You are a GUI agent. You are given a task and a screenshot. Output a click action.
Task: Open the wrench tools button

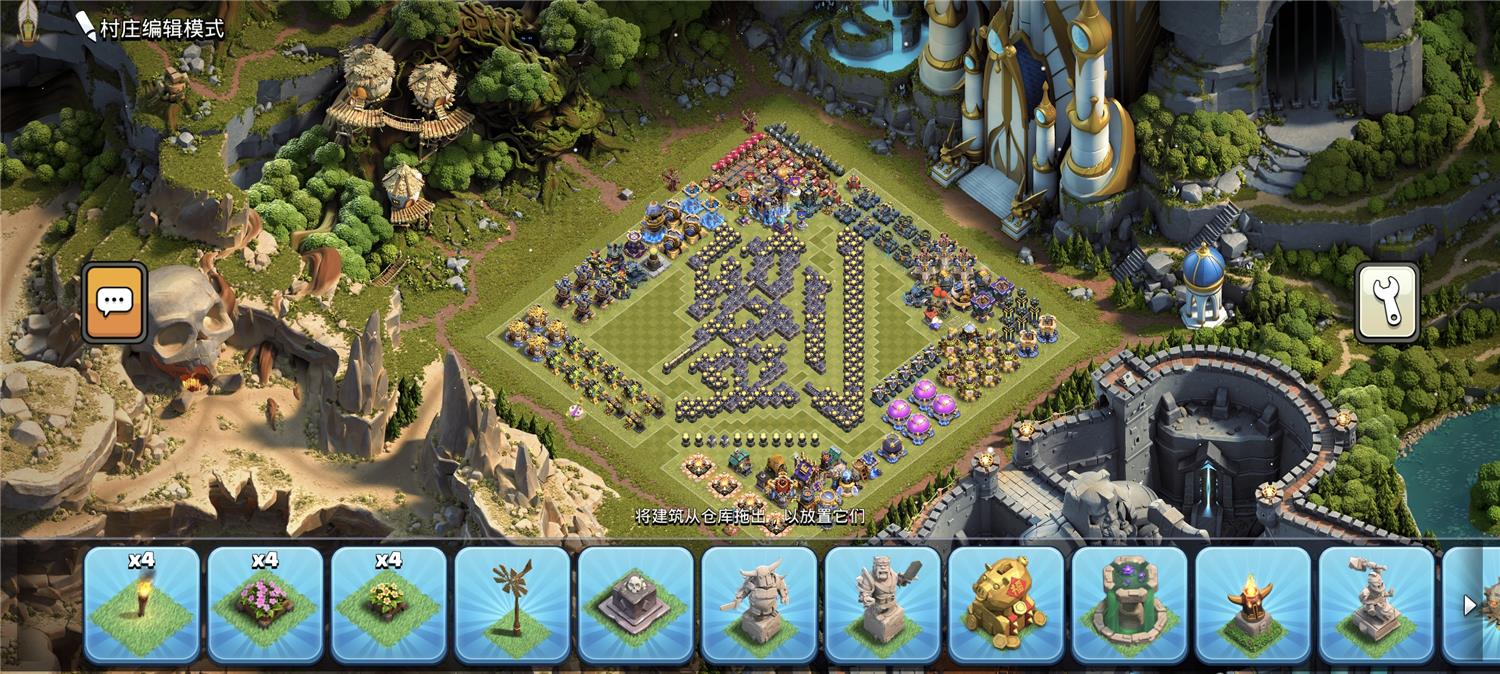[x=1387, y=301]
